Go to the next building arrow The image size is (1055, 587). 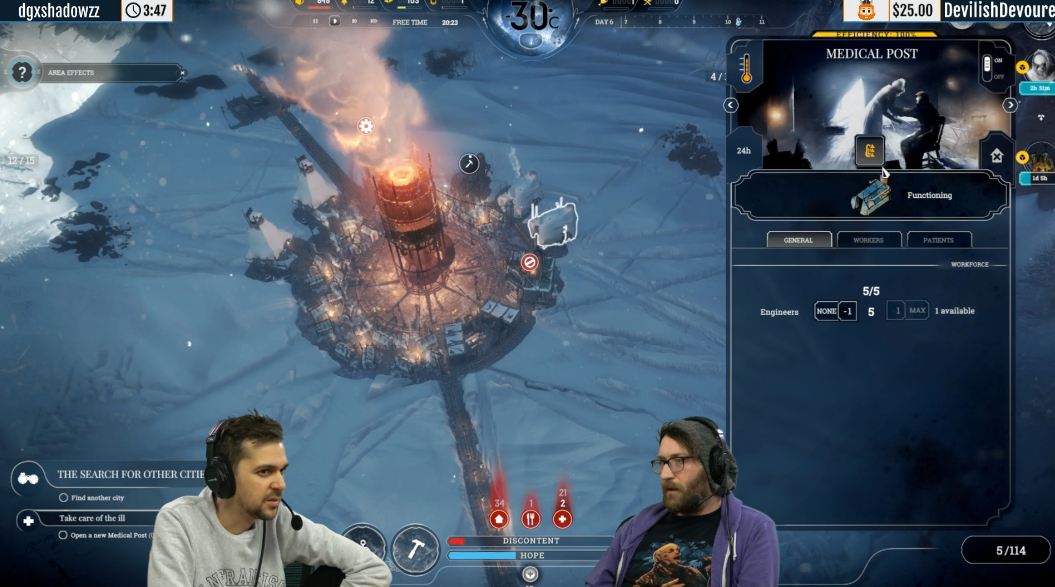pos(1010,105)
